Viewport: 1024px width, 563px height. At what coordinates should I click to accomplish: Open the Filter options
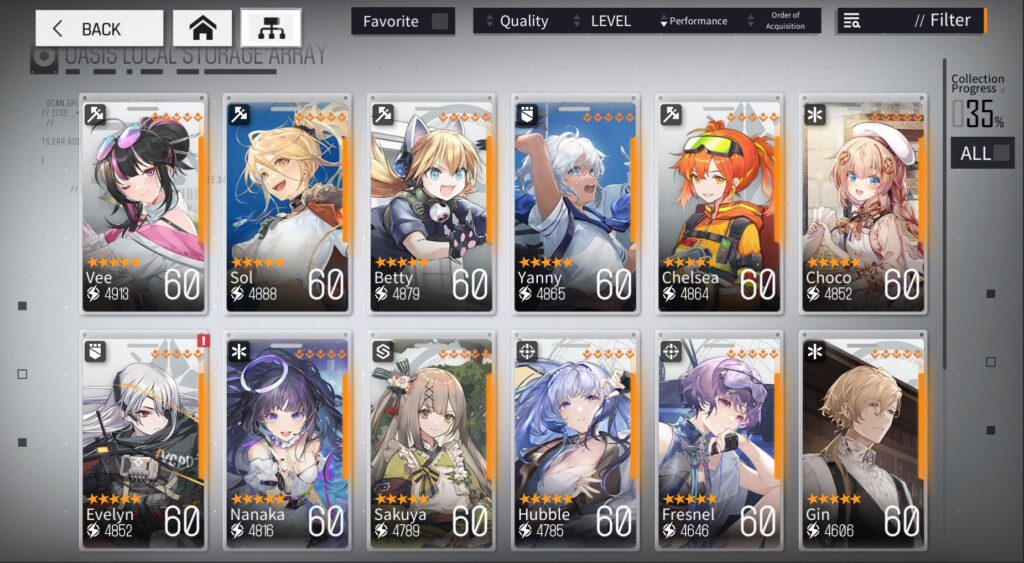pos(912,21)
